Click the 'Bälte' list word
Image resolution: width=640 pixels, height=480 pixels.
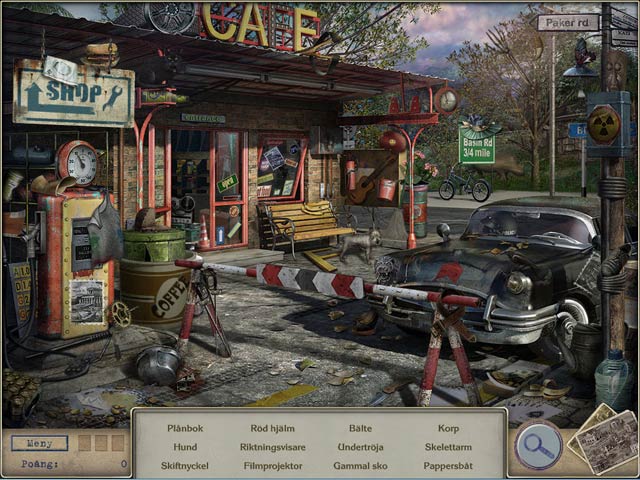click(x=360, y=428)
